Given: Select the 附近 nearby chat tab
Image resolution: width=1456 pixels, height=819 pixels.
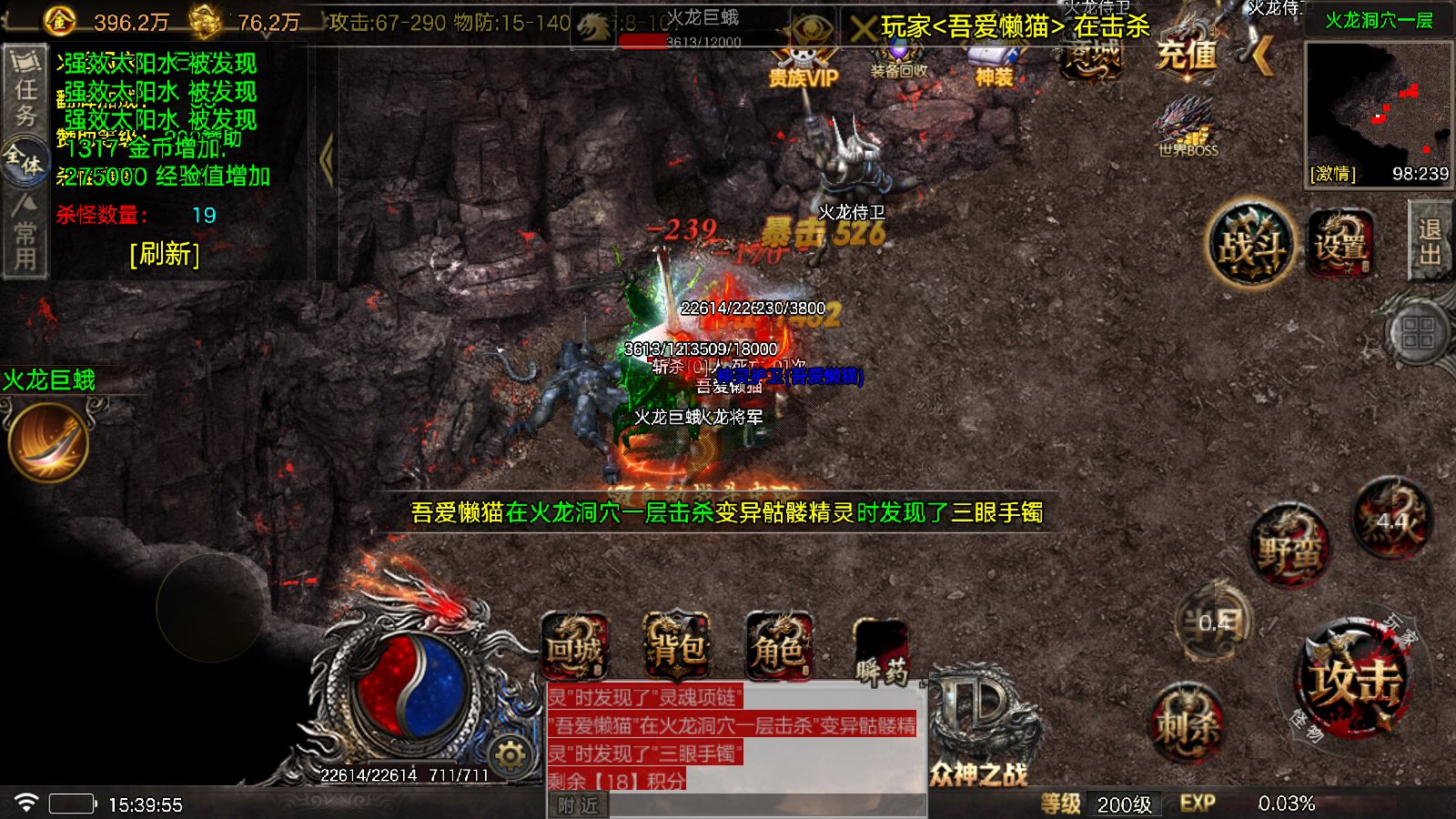Looking at the screenshot, I should click(579, 805).
